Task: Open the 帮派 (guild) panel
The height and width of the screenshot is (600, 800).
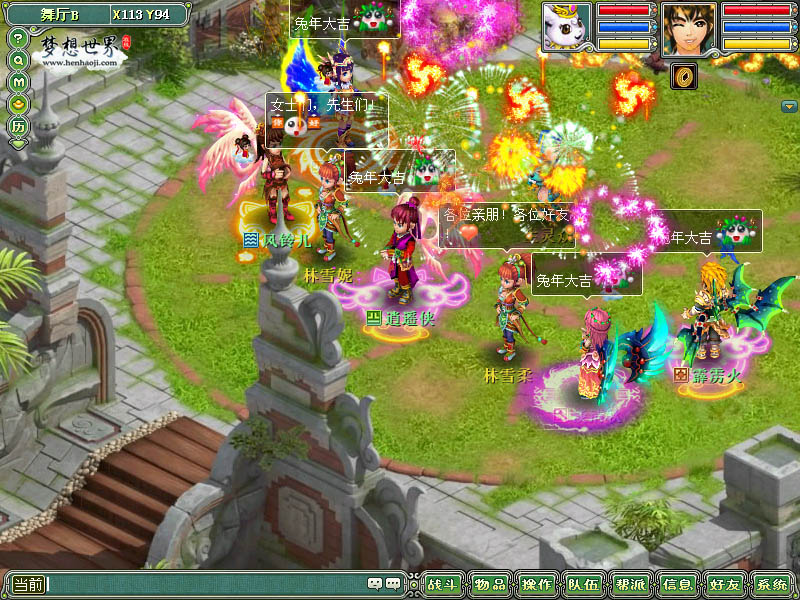Action: (630, 584)
